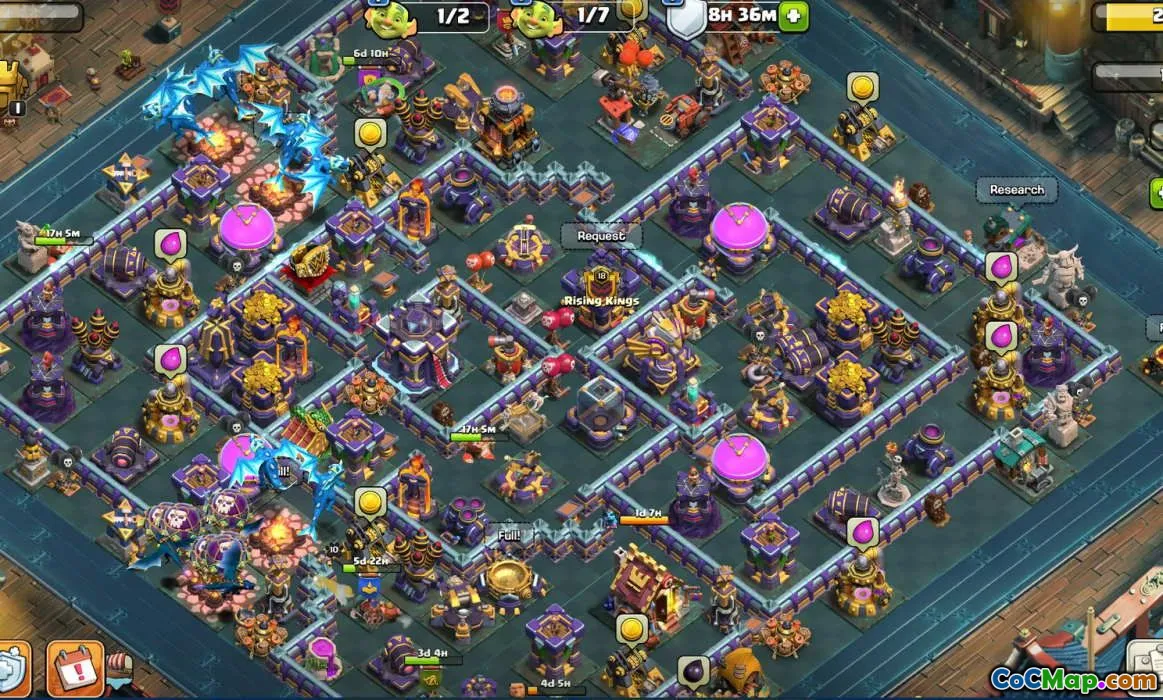Screen dimensions: 1163x700
Task: Tap the green plus next to shield timer
Action: (x=793, y=16)
